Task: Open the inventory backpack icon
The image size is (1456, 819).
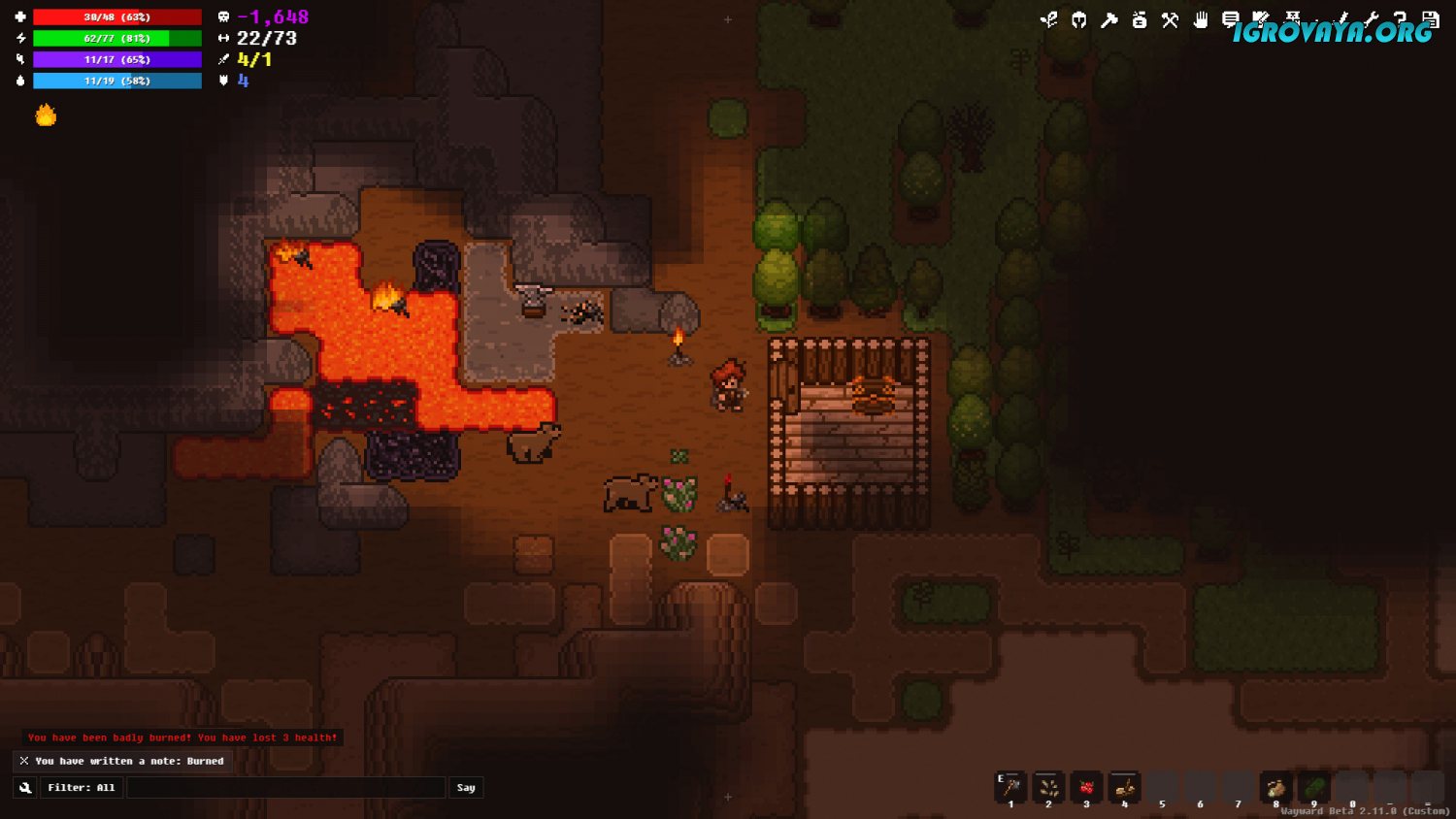Action: click(x=1140, y=19)
